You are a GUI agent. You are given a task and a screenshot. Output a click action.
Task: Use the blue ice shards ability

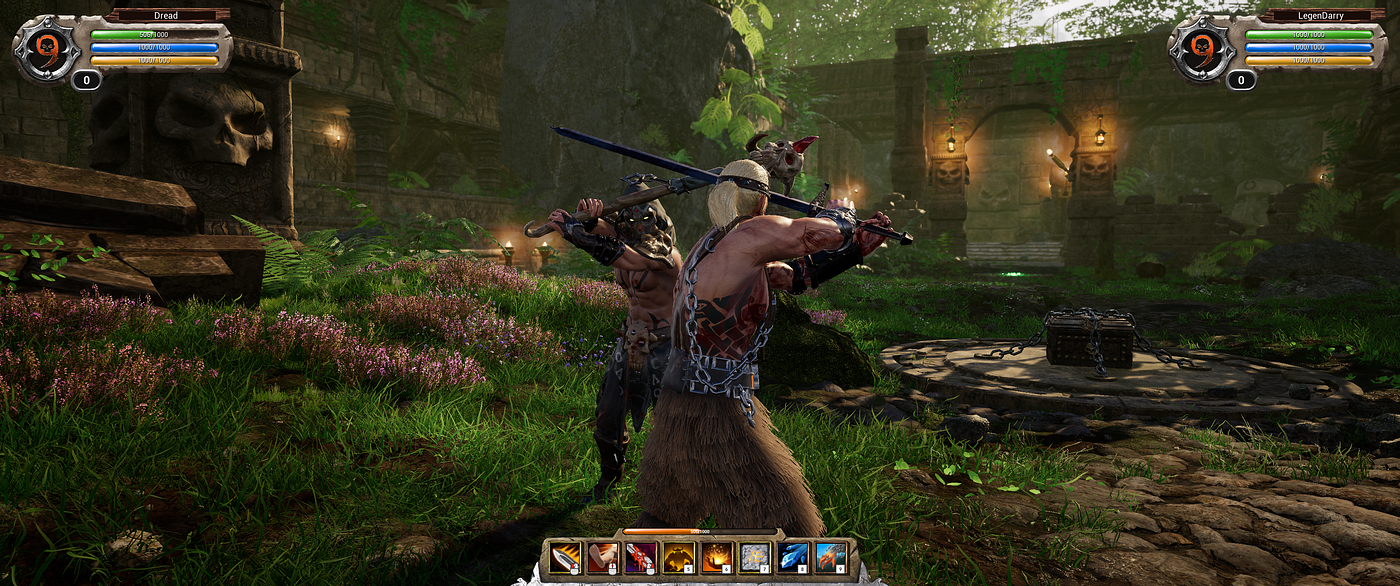coord(792,557)
